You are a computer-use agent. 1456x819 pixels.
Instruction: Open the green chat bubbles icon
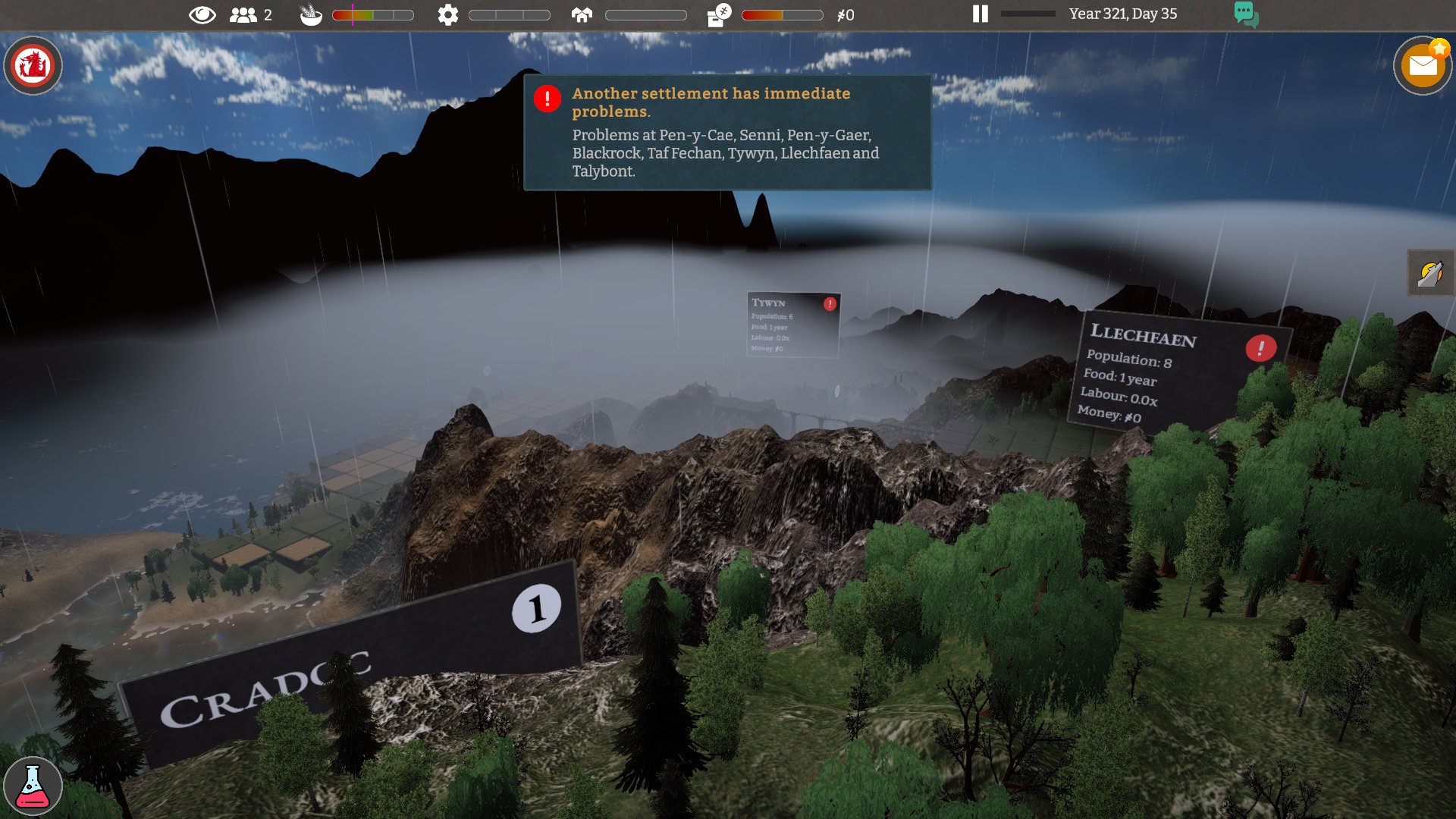pos(1246,14)
